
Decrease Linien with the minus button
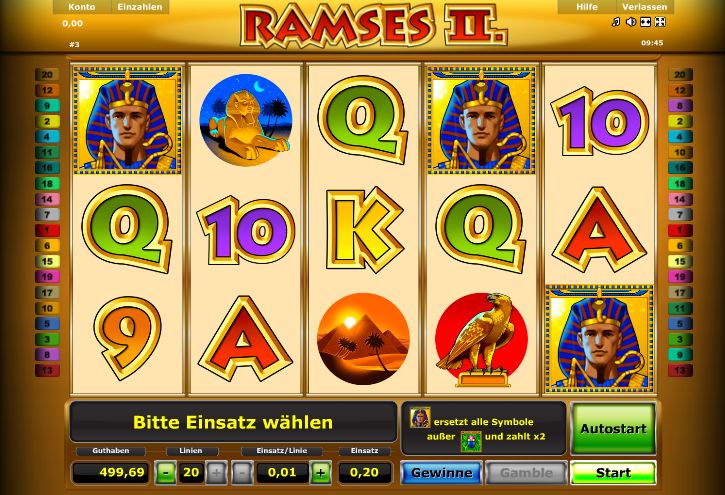pyautogui.click(x=165, y=473)
